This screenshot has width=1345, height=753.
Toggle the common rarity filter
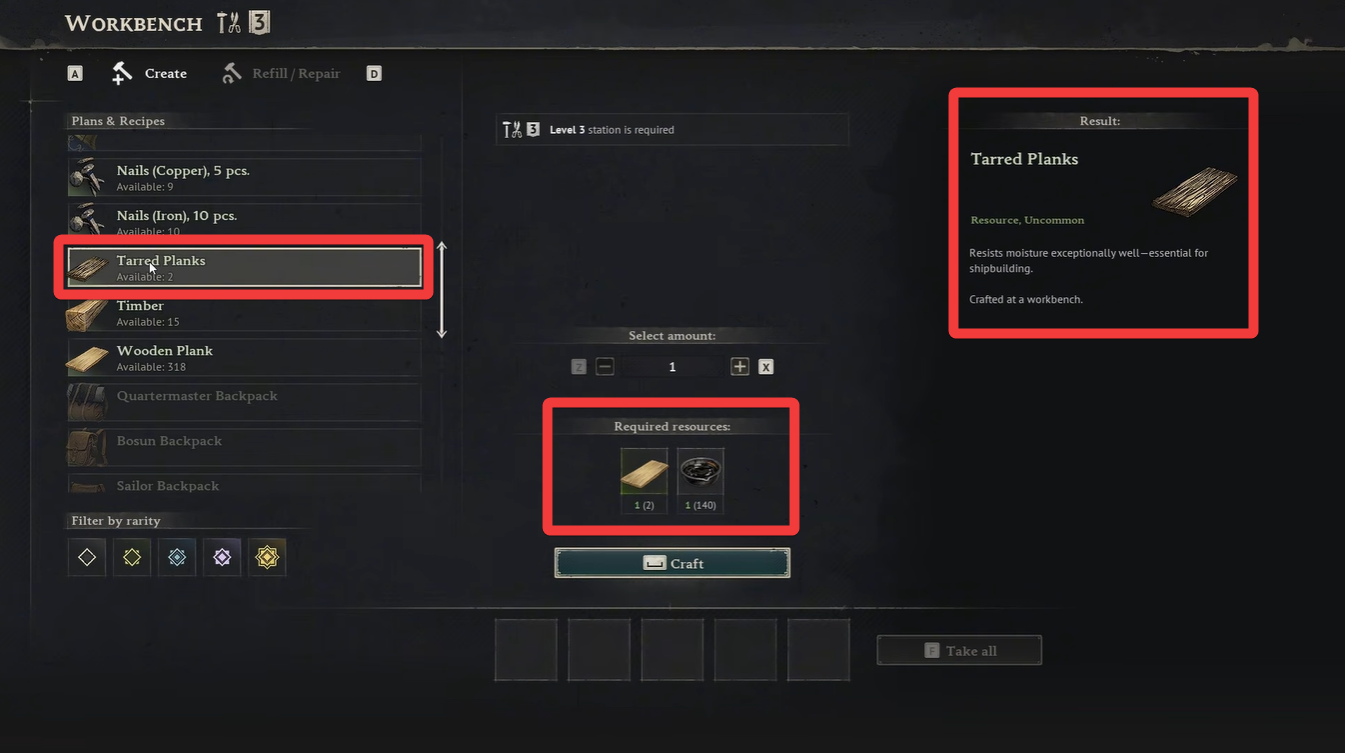(x=86, y=557)
